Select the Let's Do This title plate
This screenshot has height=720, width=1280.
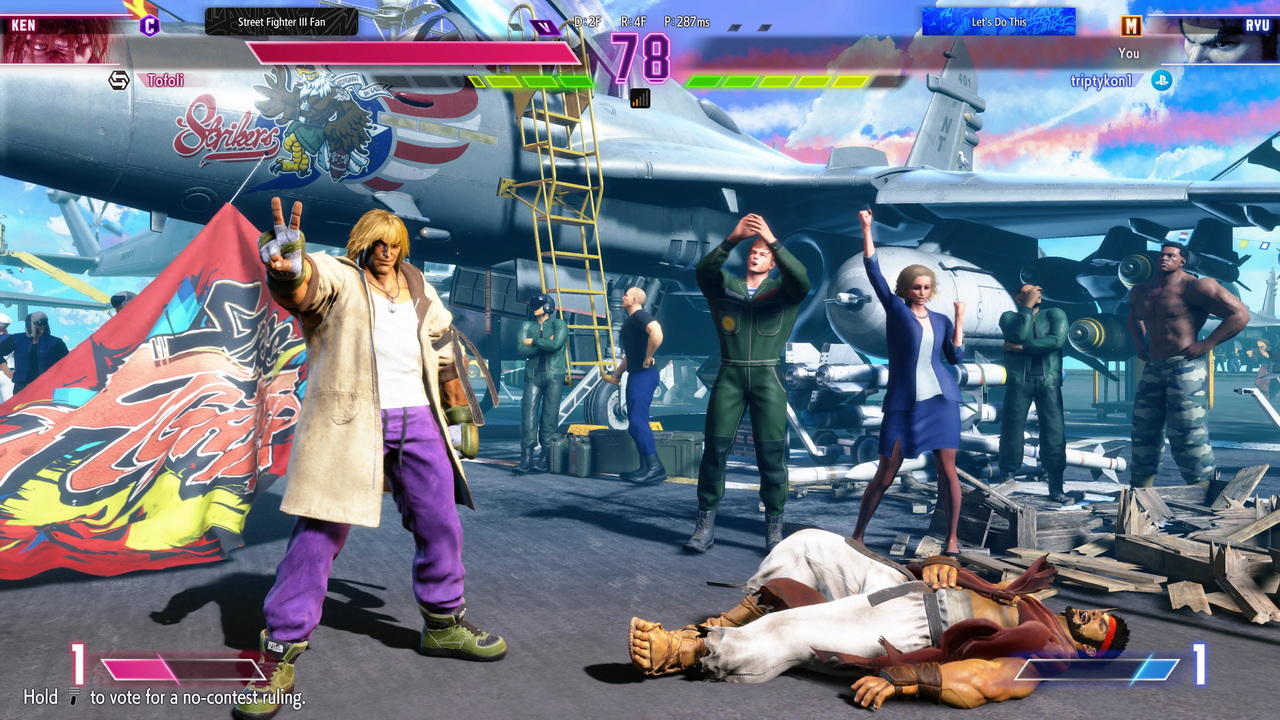998,22
